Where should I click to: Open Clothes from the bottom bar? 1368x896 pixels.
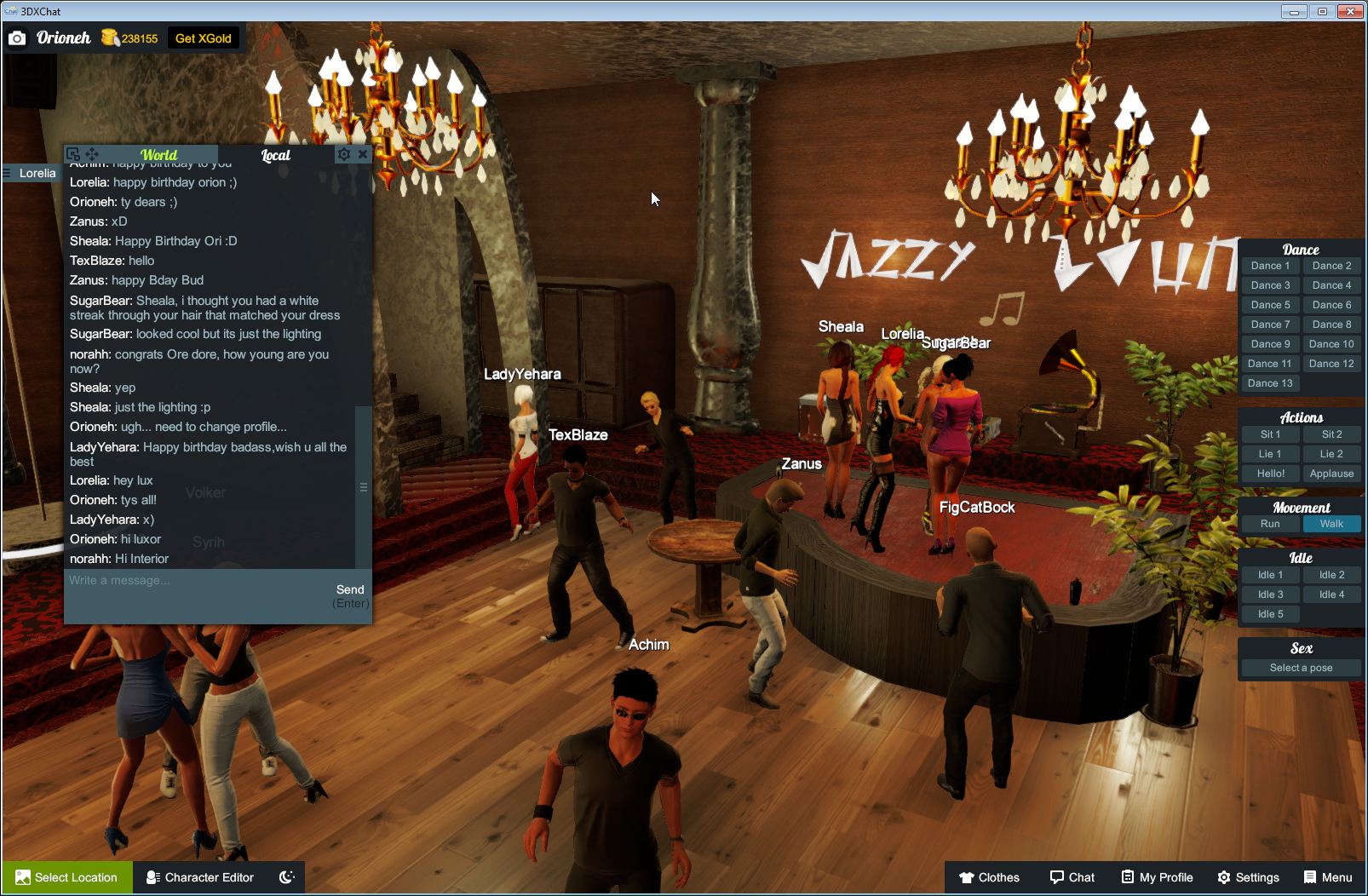click(991, 877)
